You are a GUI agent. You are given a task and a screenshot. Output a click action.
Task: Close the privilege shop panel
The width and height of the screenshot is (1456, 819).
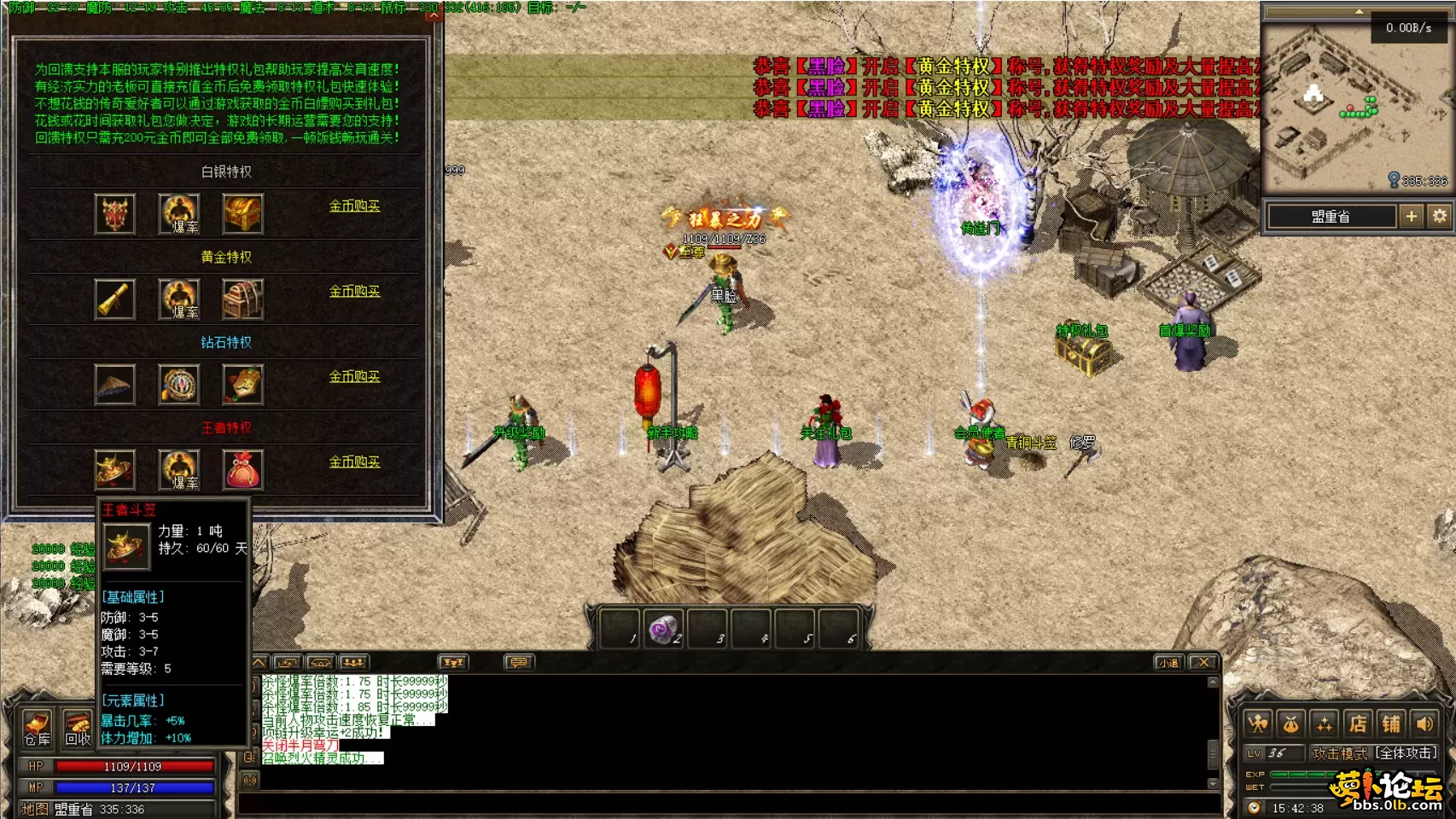tap(434, 15)
